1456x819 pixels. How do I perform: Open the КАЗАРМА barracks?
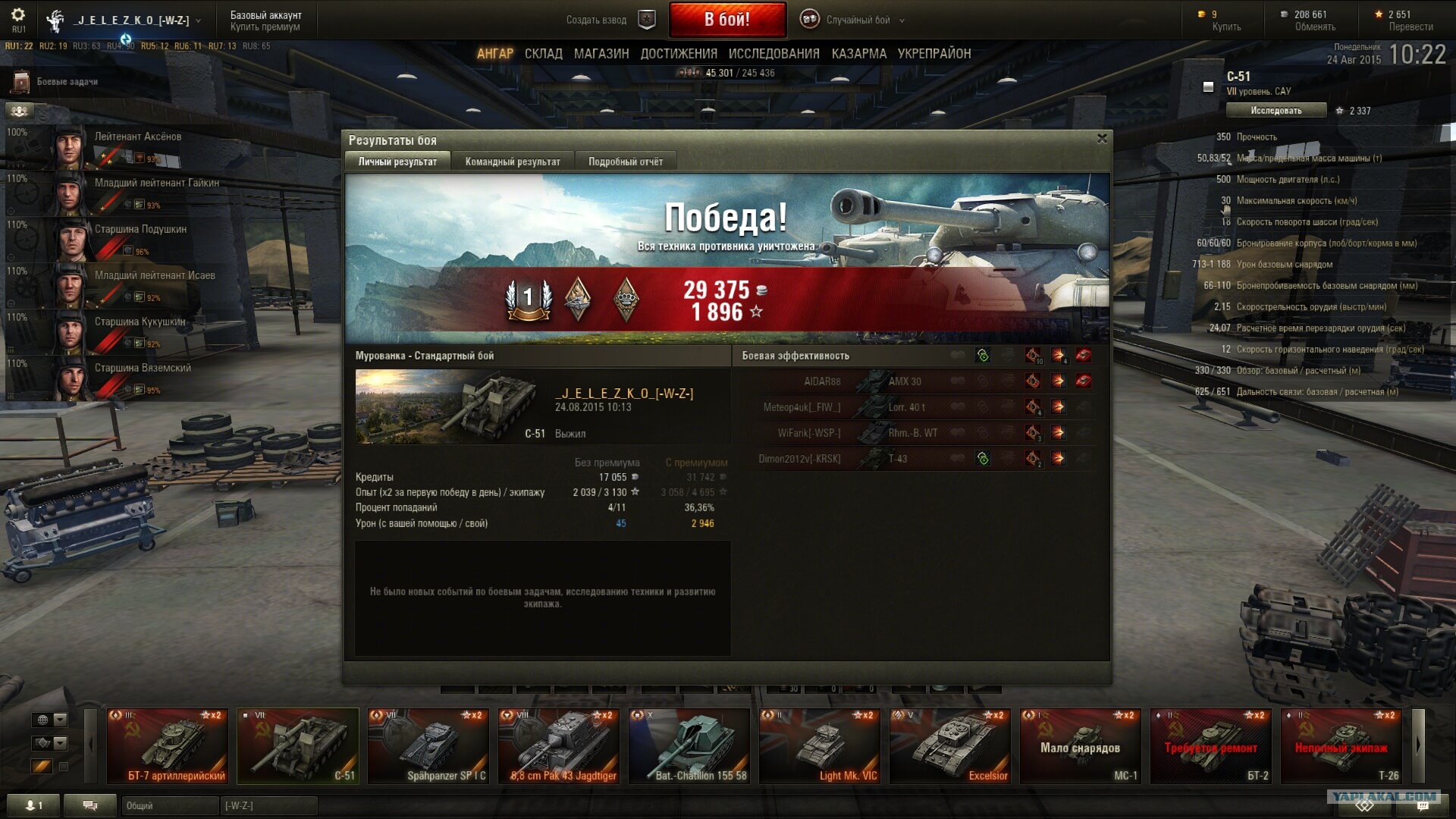coord(858,54)
